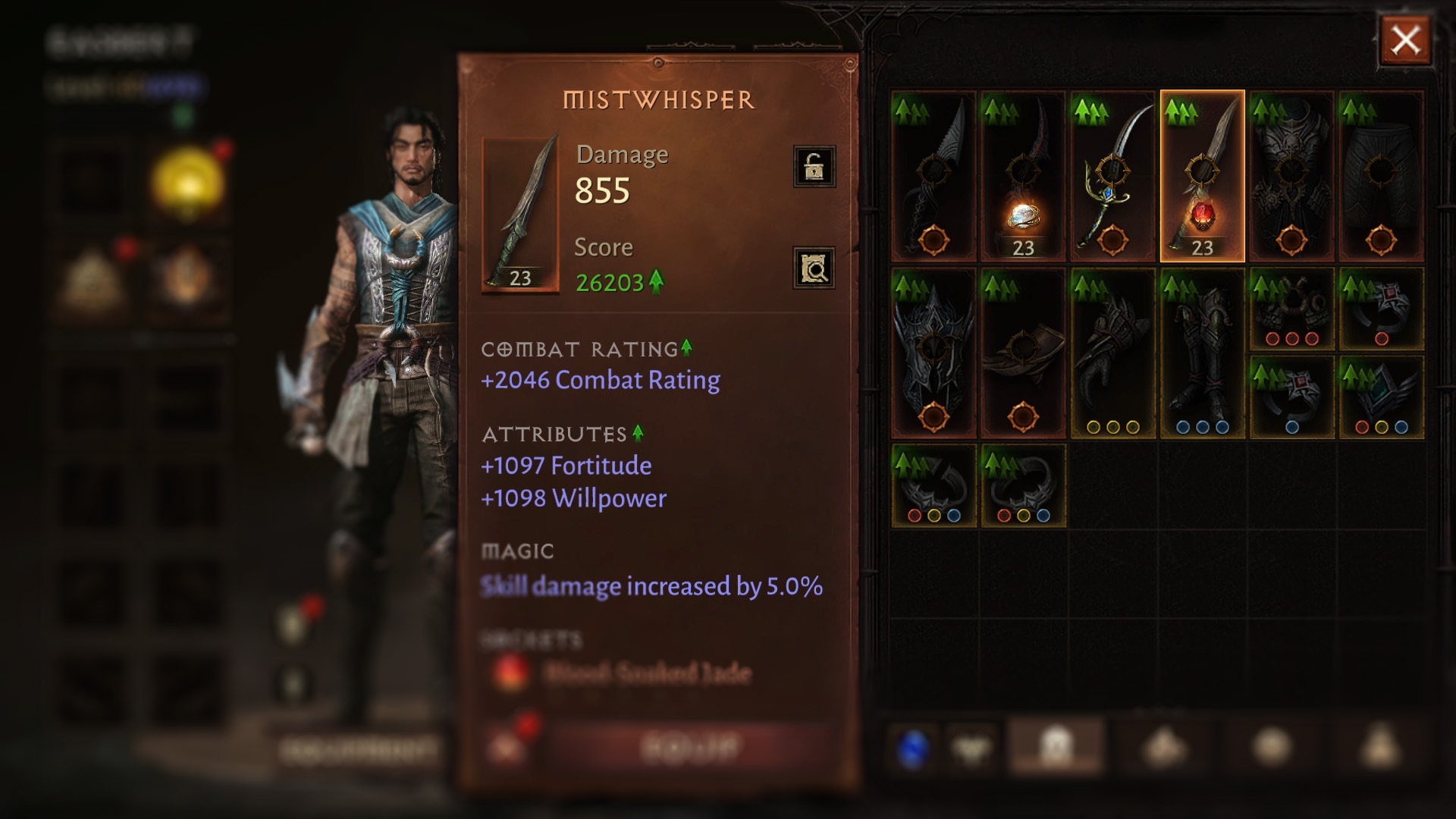Close the inventory screen
This screenshot has width=1456, height=819.
1405,40
